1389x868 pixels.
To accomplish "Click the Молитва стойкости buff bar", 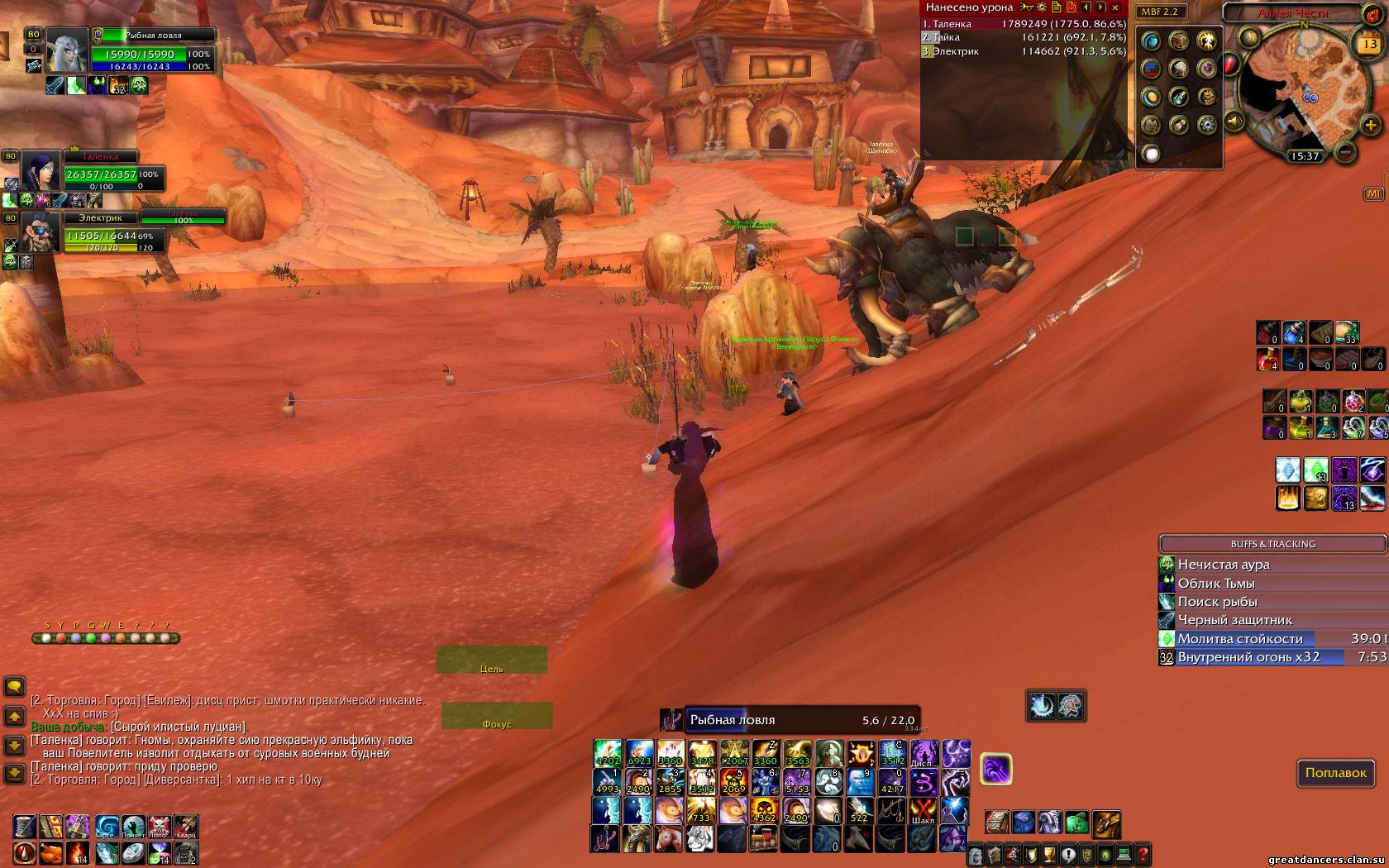I will coord(1272,638).
